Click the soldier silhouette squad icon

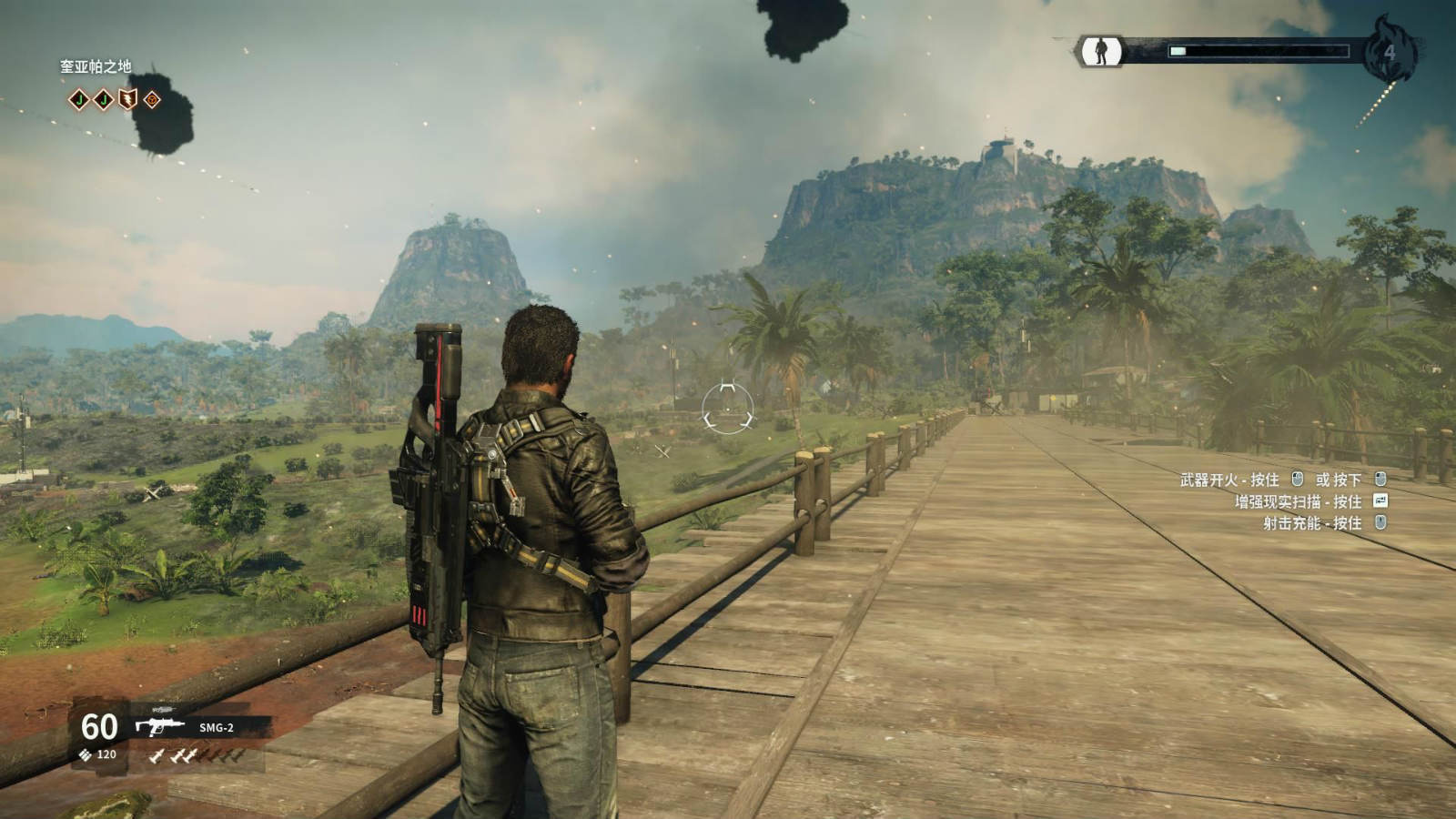[1100, 51]
